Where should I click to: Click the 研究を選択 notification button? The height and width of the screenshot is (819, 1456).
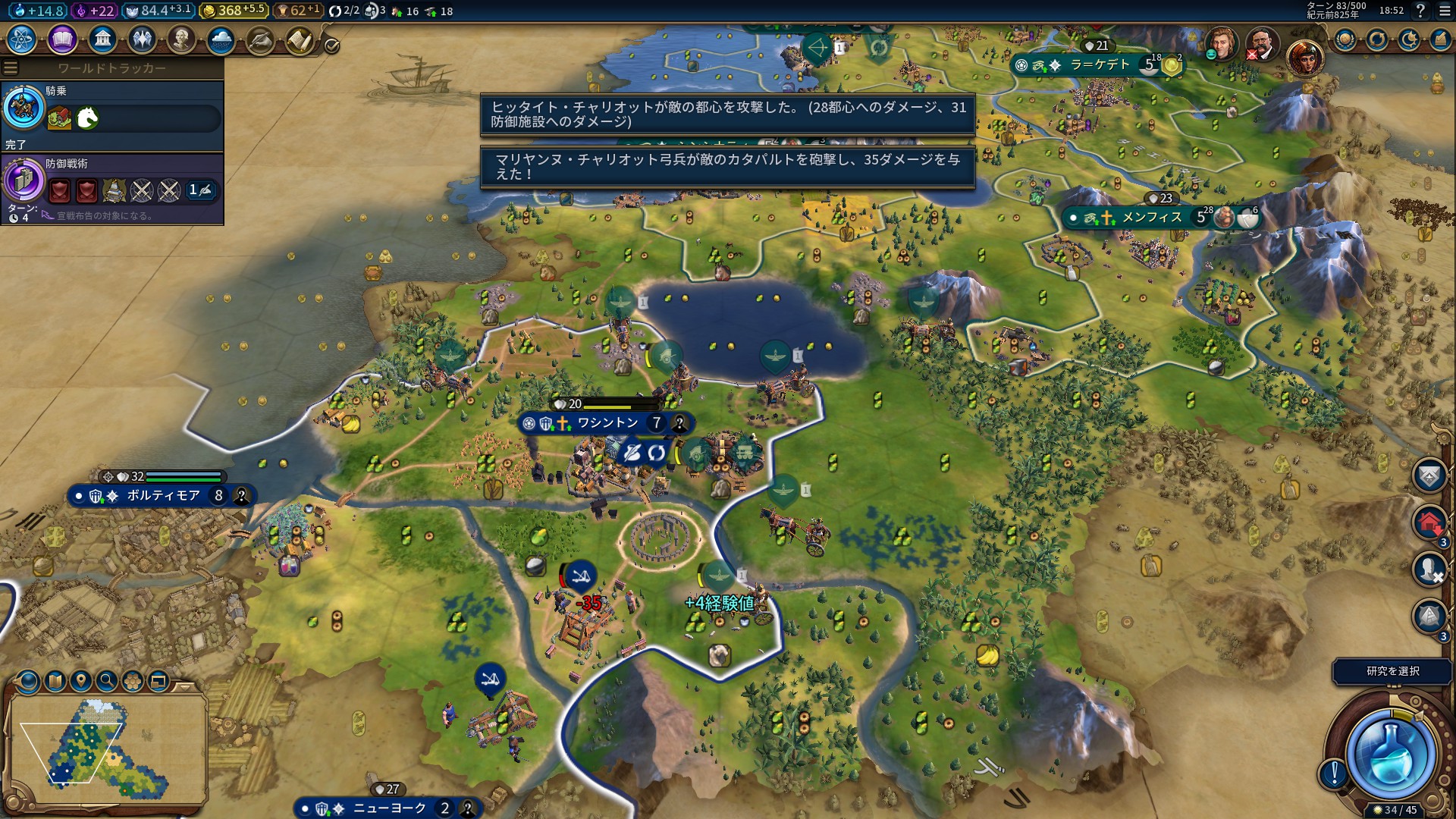[1392, 671]
